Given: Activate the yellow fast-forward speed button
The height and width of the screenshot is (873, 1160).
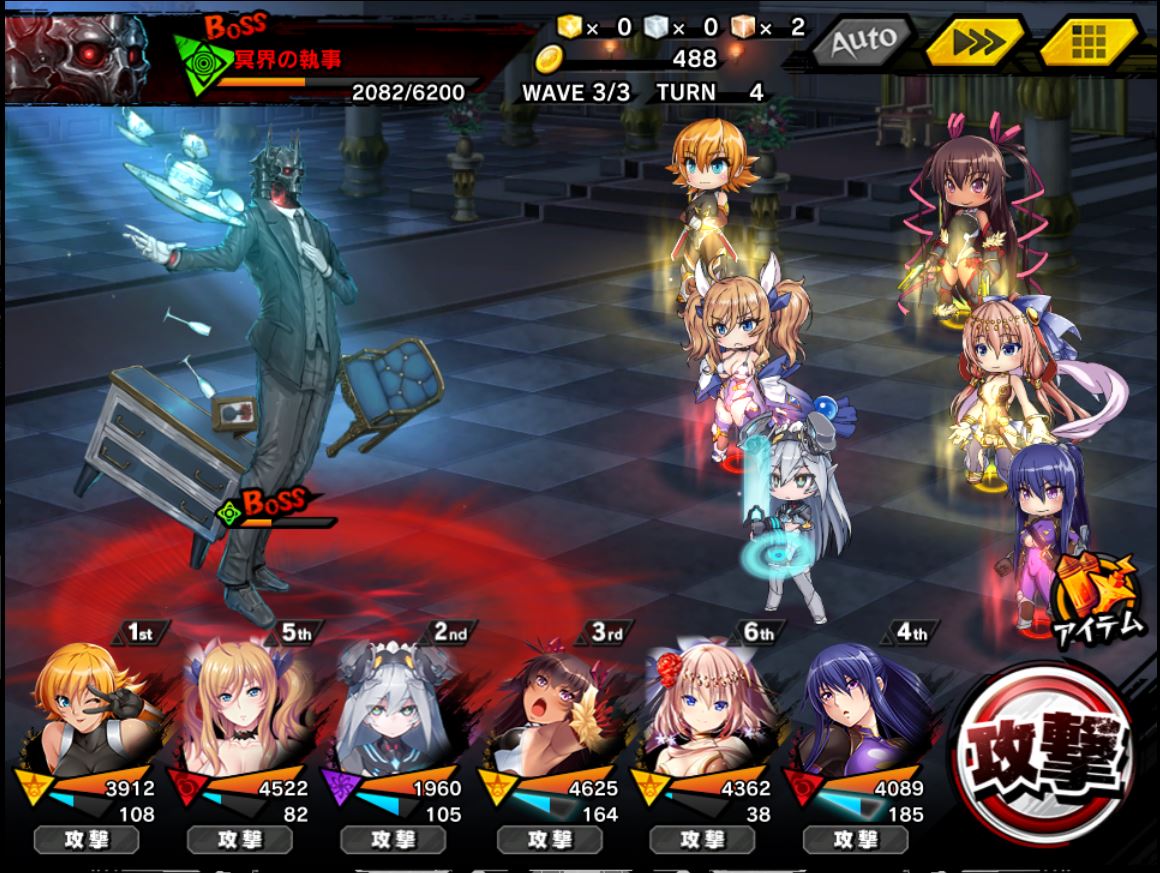Looking at the screenshot, I should (974, 42).
